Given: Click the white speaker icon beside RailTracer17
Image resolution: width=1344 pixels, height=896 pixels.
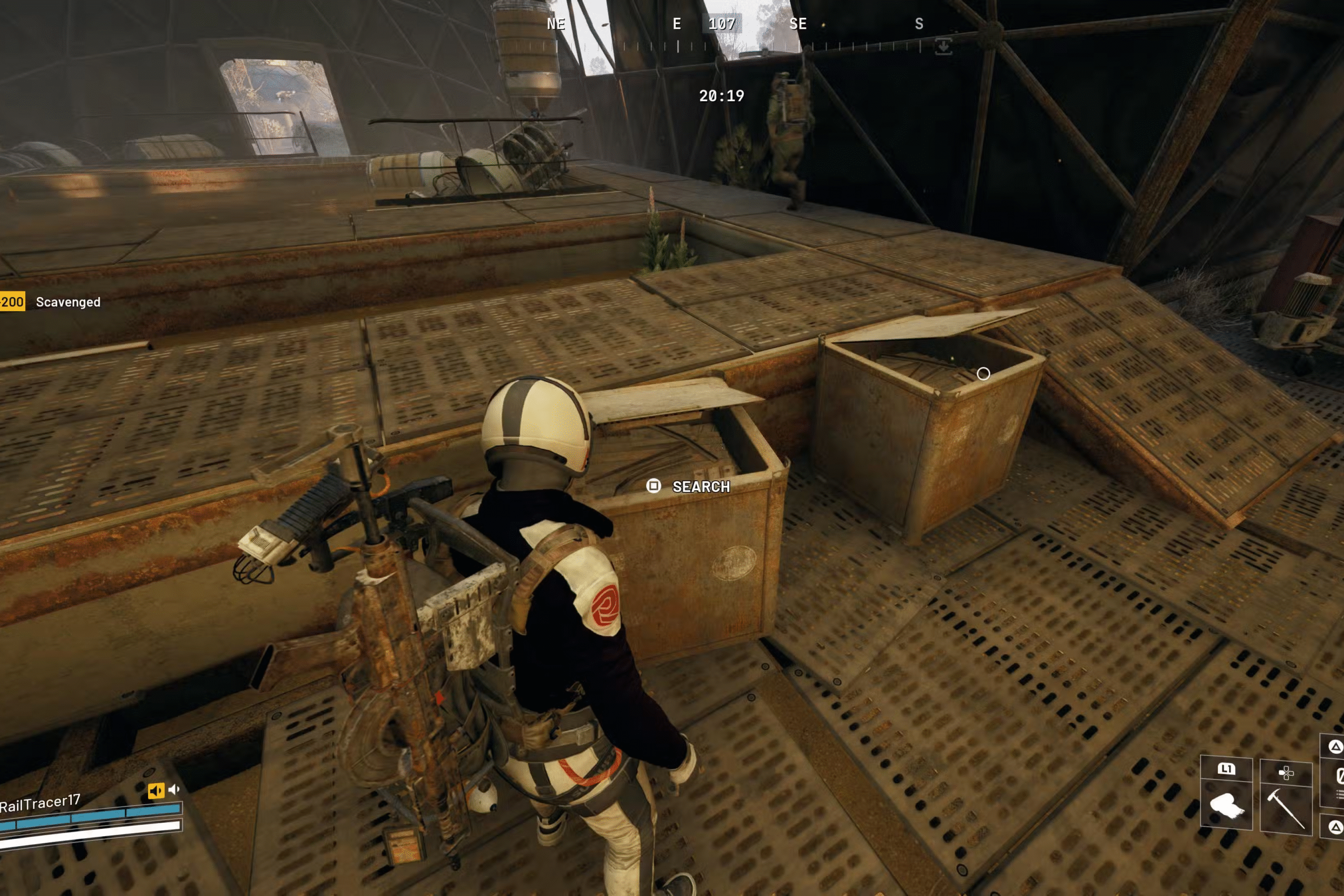Looking at the screenshot, I should [x=174, y=789].
